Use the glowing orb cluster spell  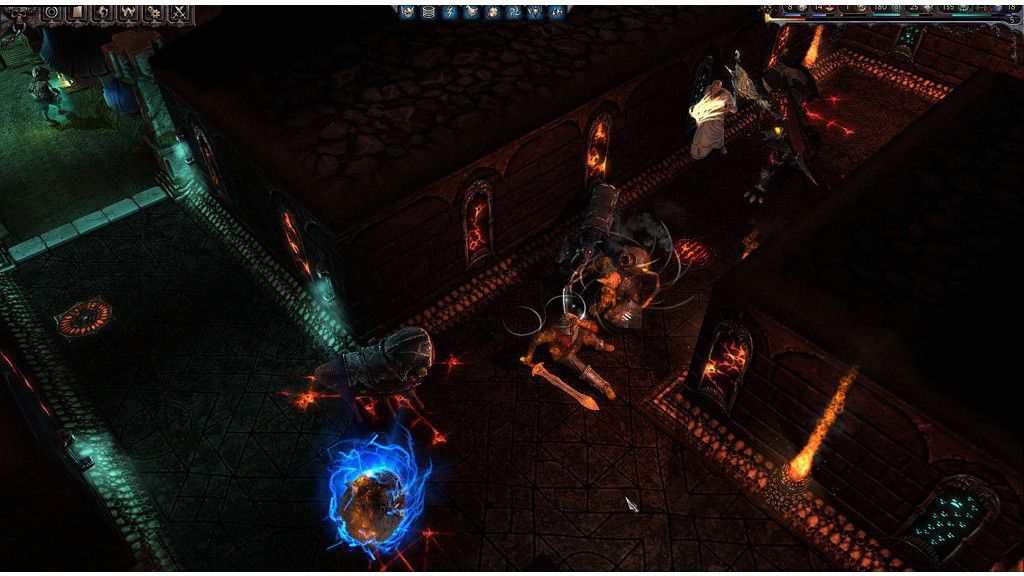point(493,11)
